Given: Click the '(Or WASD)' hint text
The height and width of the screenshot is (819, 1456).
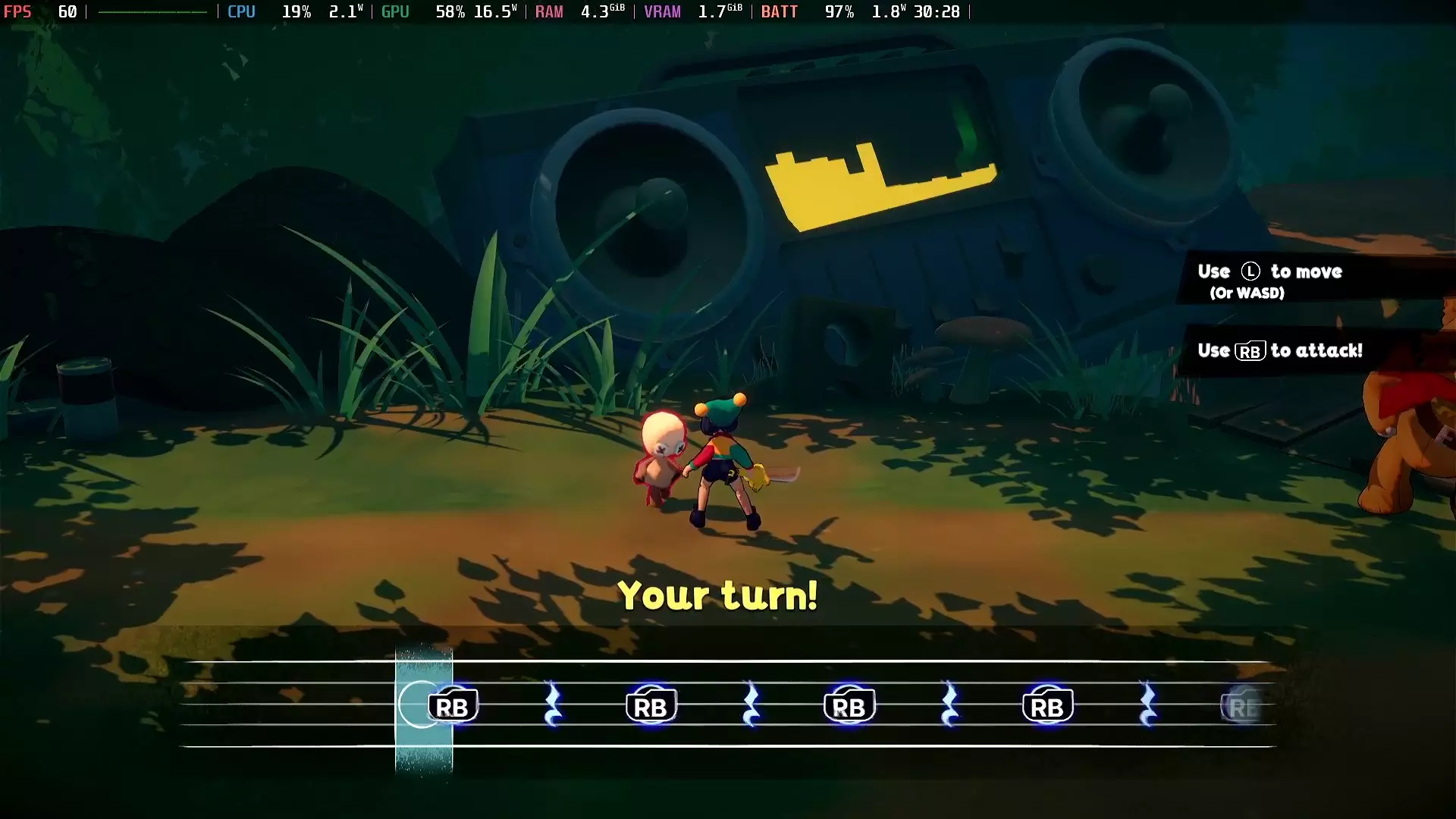Looking at the screenshot, I should pos(1246,293).
